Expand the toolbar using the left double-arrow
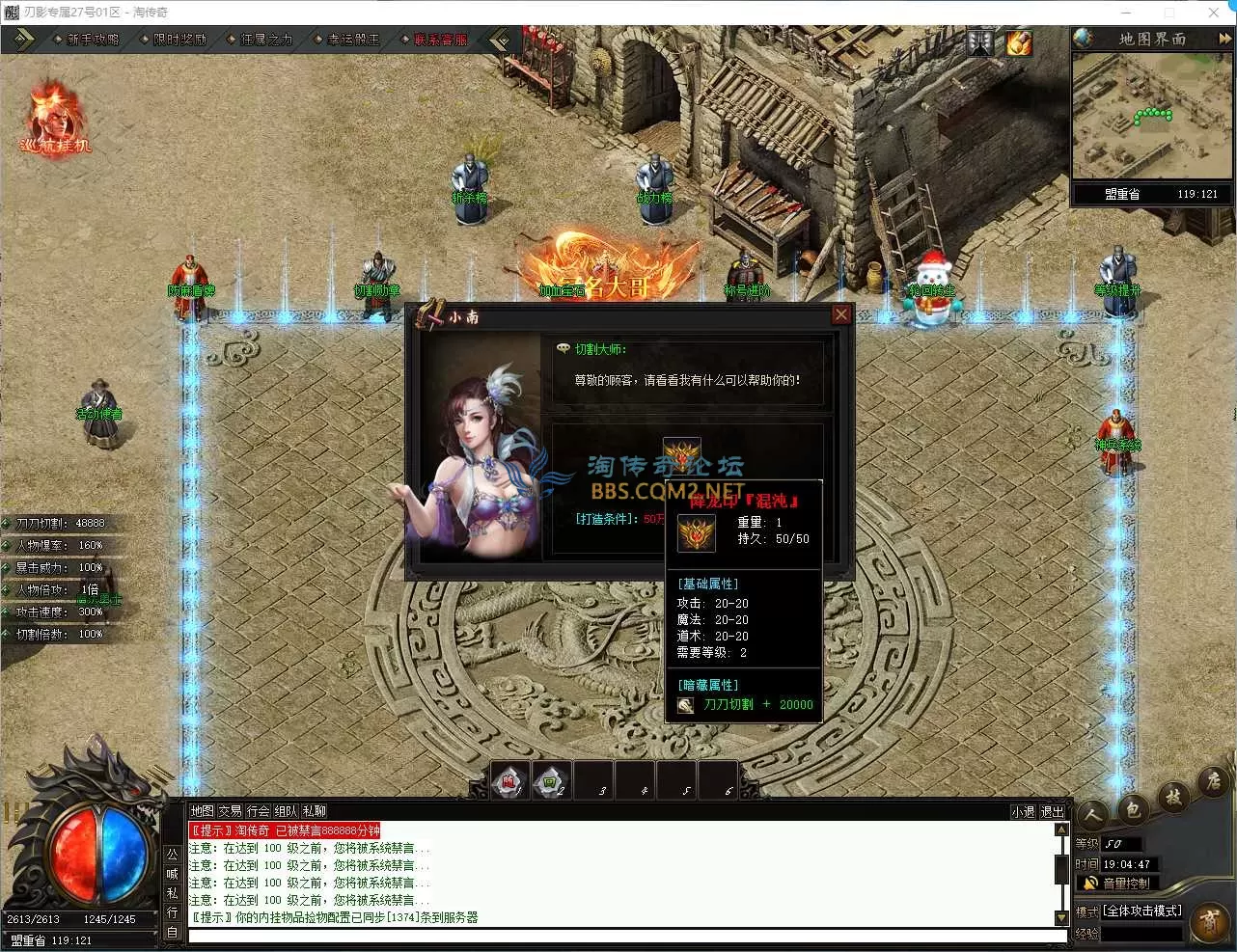Viewport: 1237px width, 952px height. pos(21,39)
